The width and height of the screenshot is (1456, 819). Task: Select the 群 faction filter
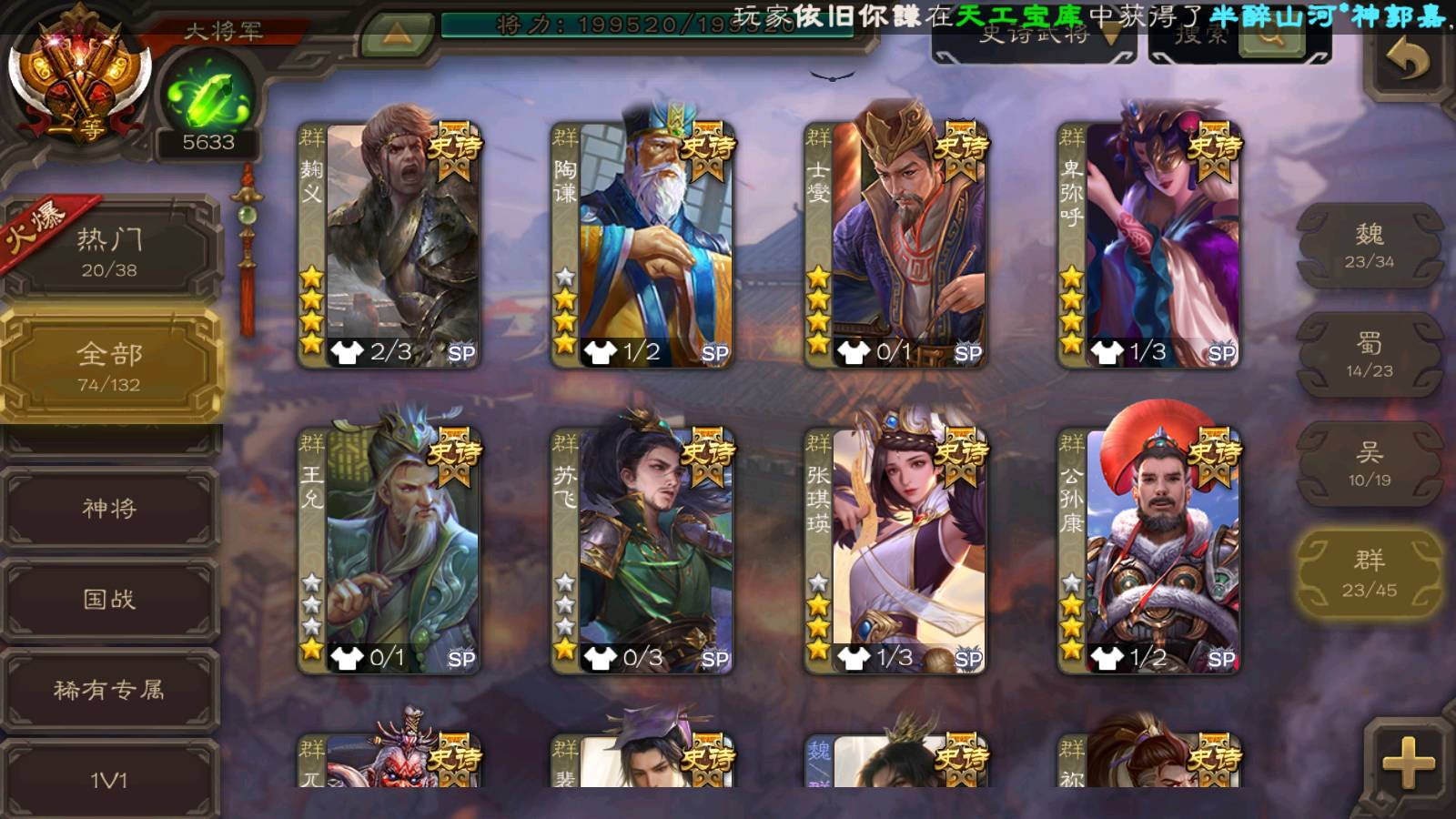[x=1370, y=573]
